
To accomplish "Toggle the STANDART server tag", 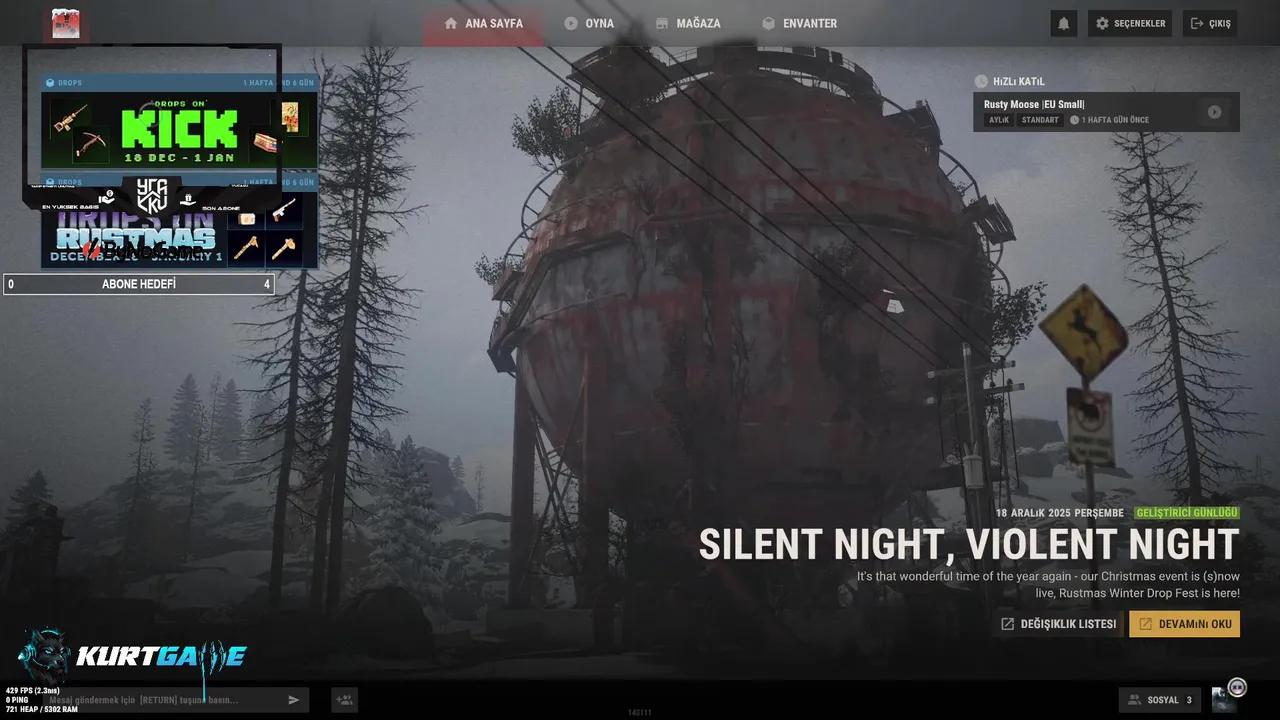I will [x=1040, y=119].
